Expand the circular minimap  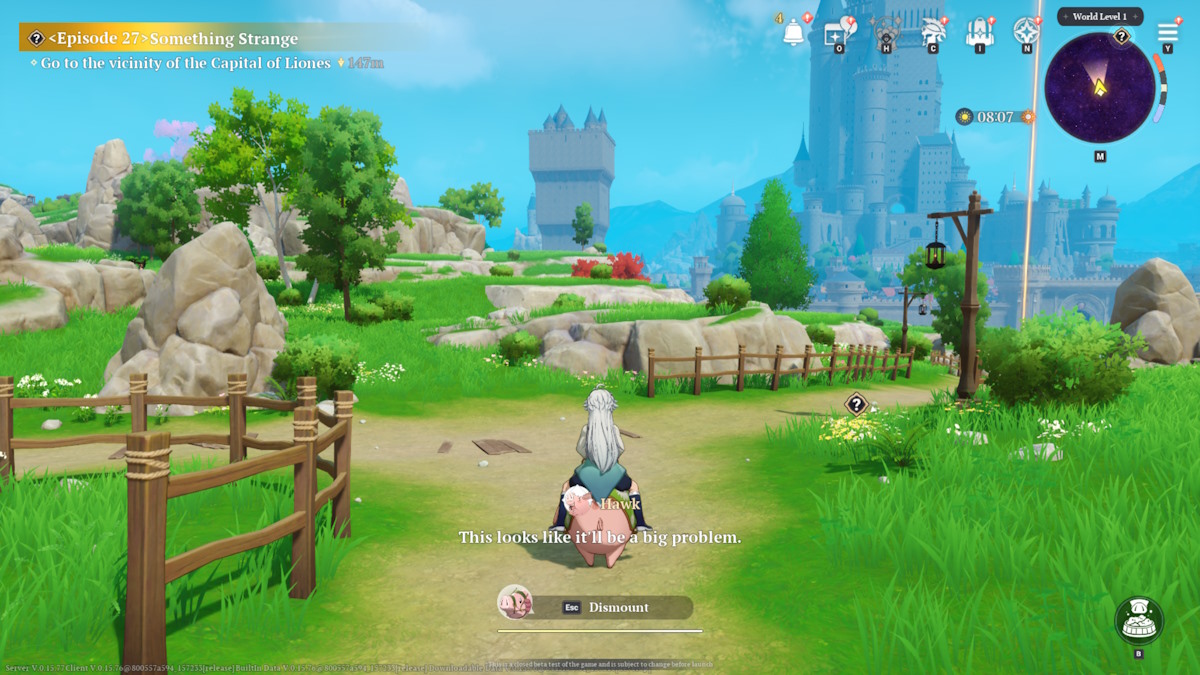[1099, 88]
